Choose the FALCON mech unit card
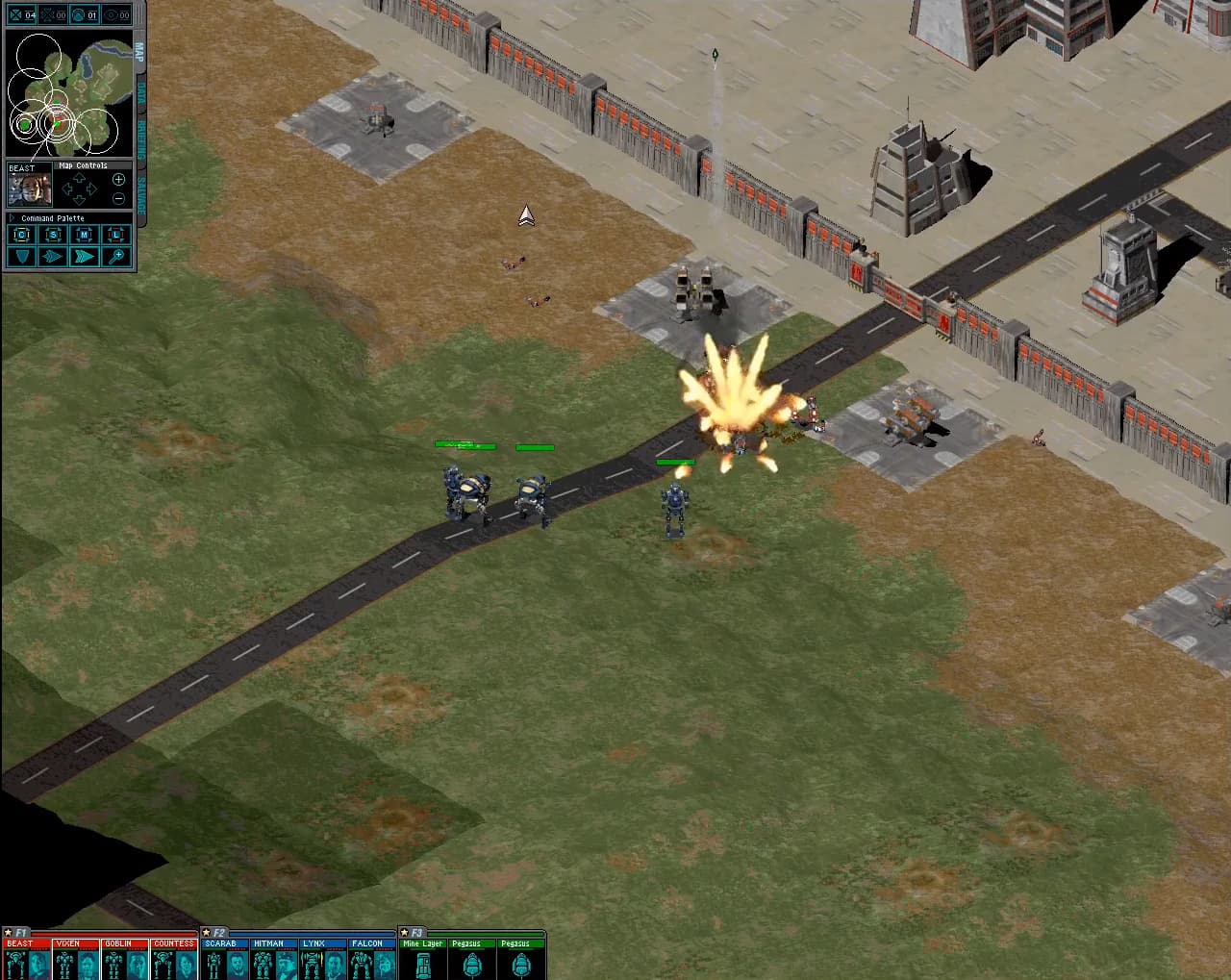The image size is (1231, 980). pyautogui.click(x=371, y=959)
